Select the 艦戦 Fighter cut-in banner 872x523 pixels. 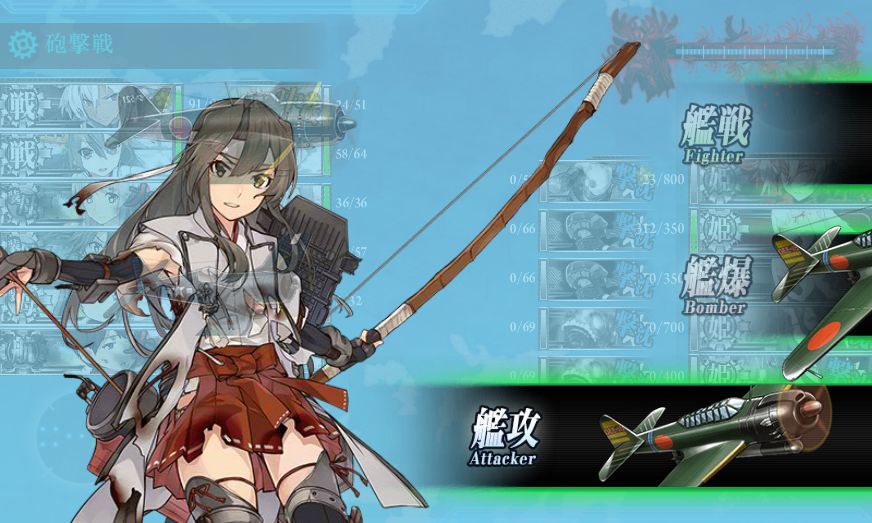716,134
